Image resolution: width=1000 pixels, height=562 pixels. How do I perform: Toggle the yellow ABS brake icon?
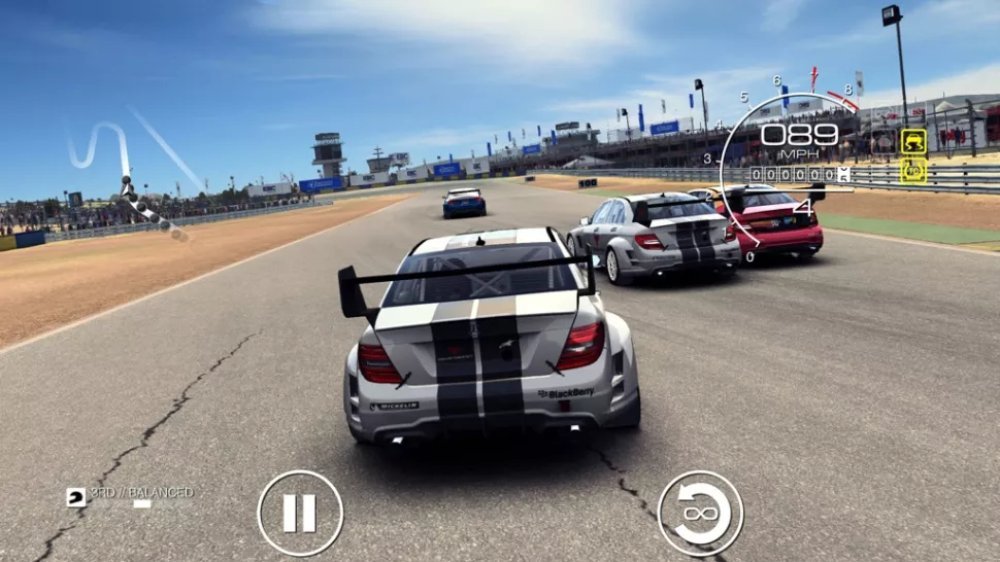pyautogui.click(x=913, y=171)
